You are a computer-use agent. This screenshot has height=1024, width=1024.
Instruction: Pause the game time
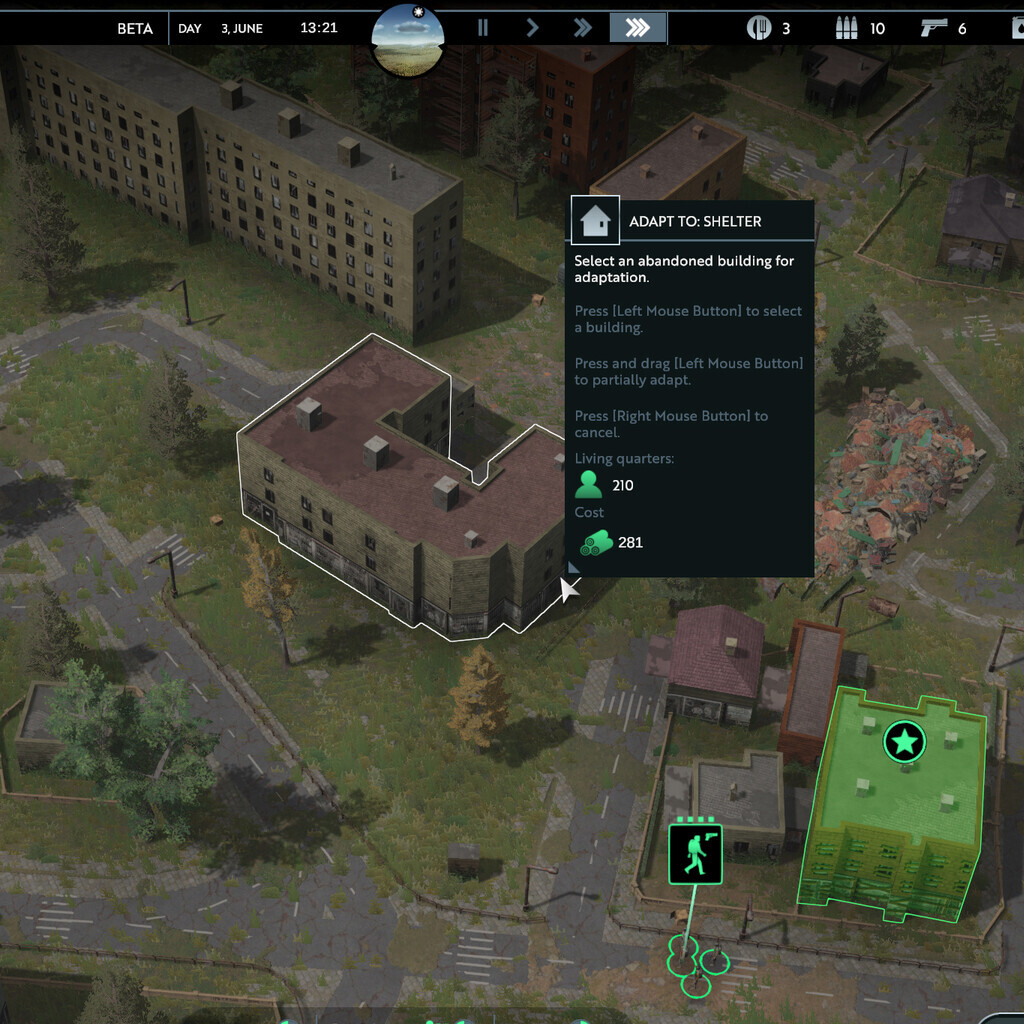click(x=483, y=28)
